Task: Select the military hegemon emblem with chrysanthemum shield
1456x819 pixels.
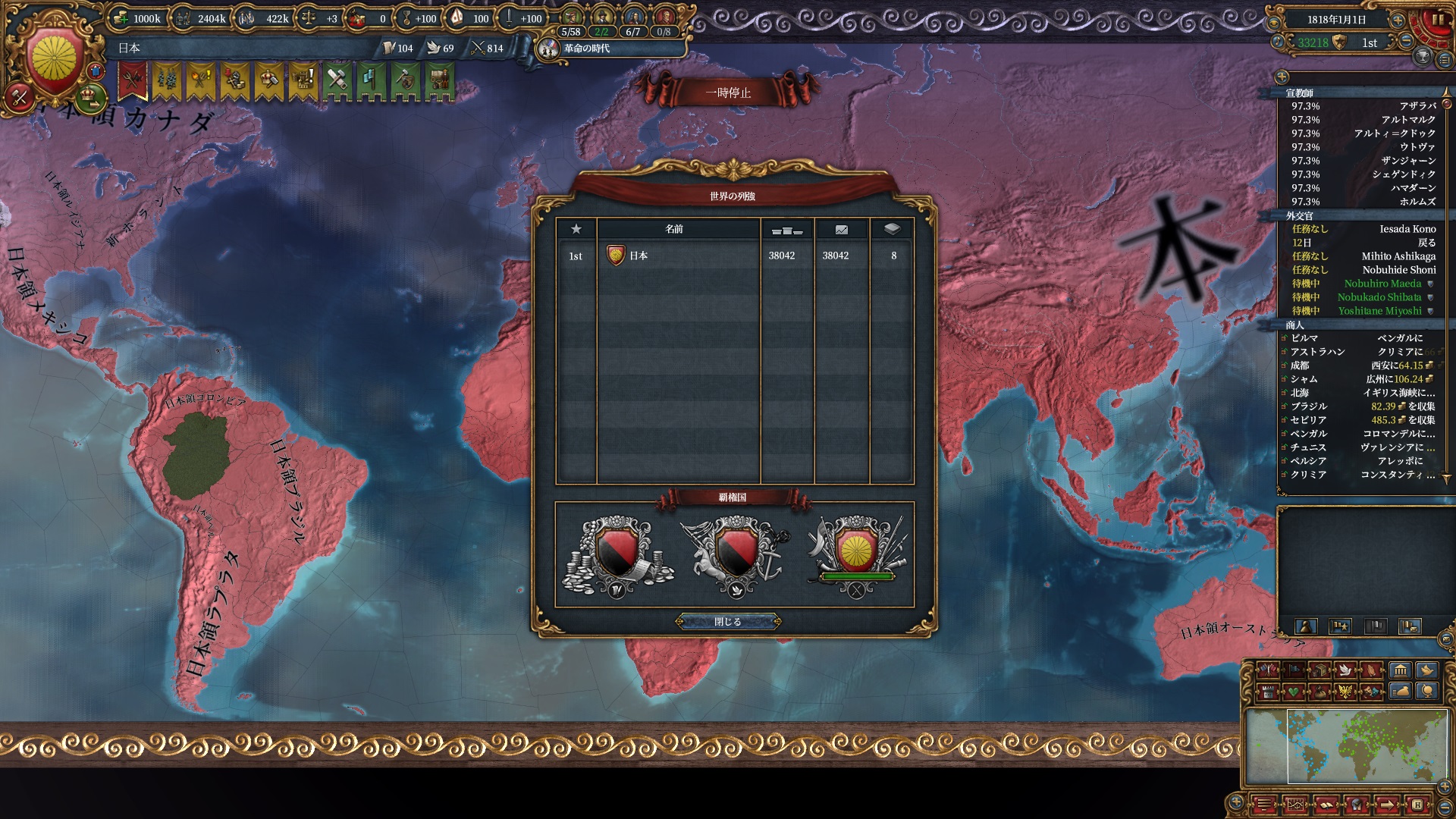Action: 856,554
